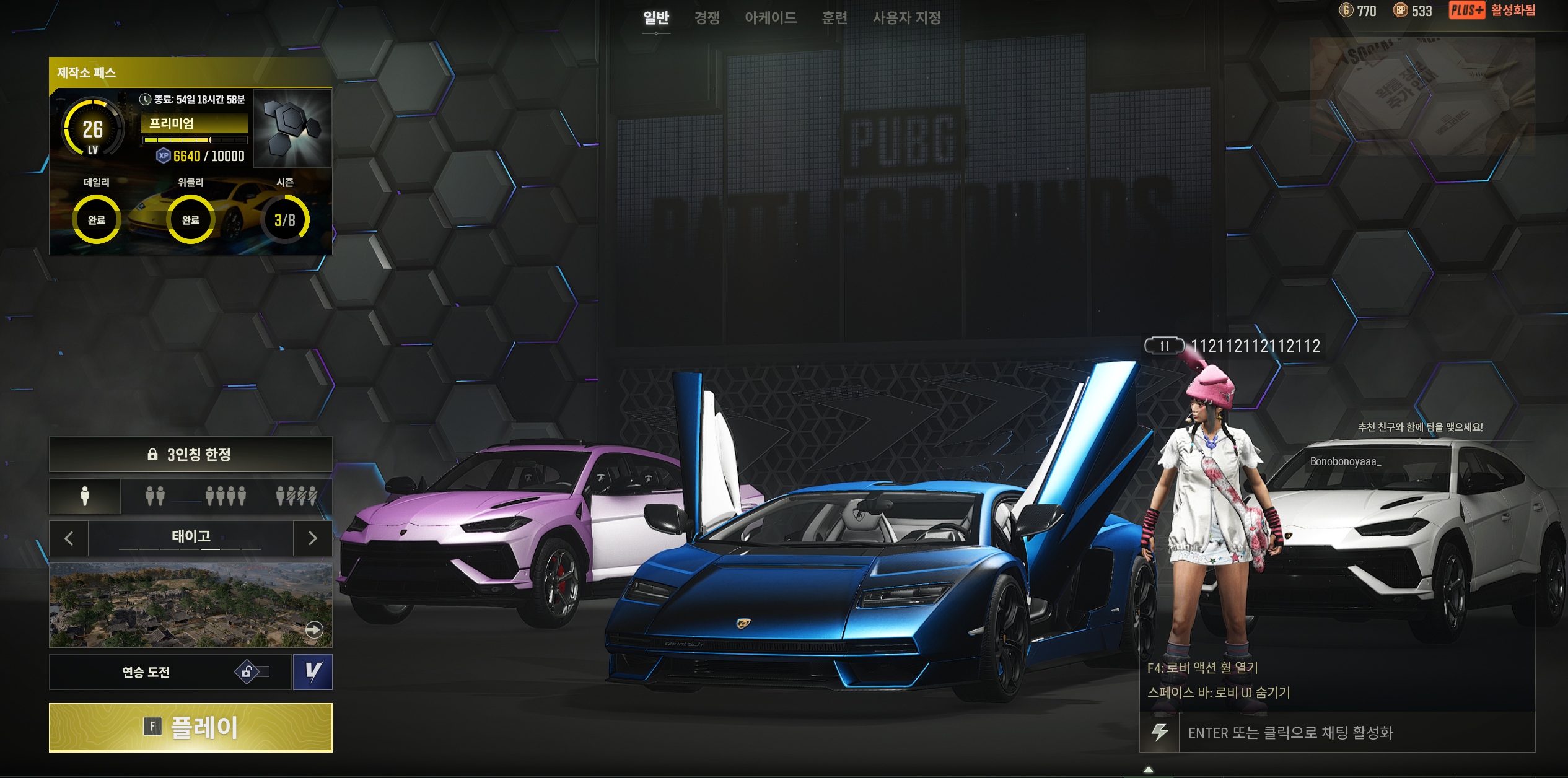Toggle the 3인칭 한정 perspective setting
Viewport: 1568px width, 778px height.
click(x=191, y=455)
